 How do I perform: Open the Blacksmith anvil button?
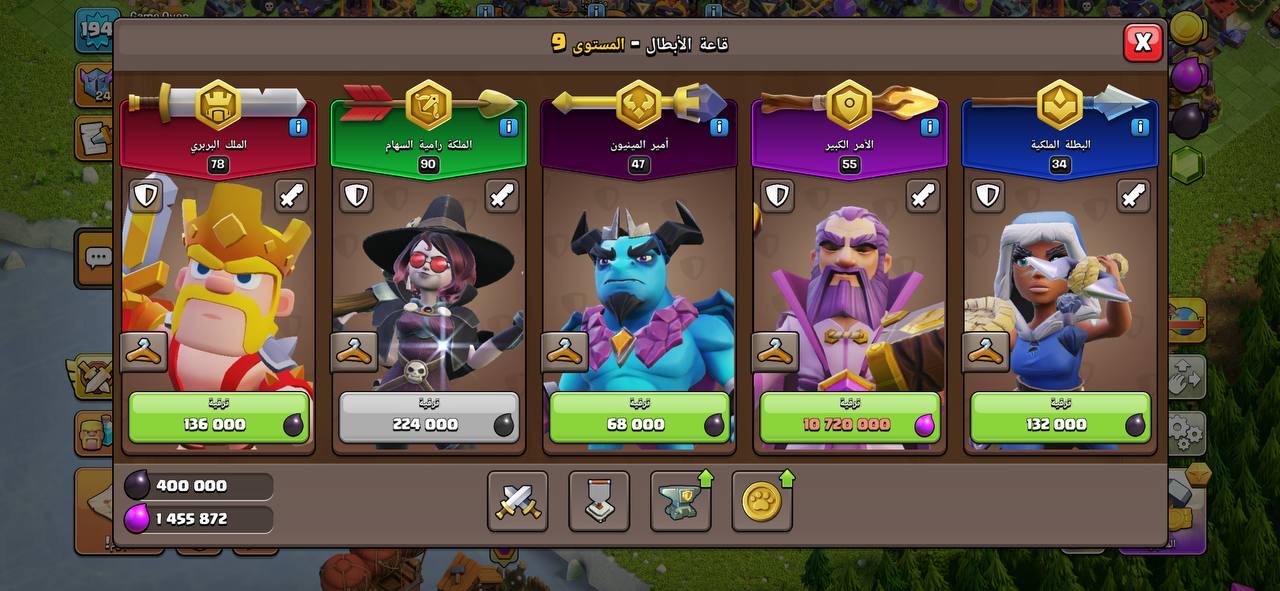(680, 501)
